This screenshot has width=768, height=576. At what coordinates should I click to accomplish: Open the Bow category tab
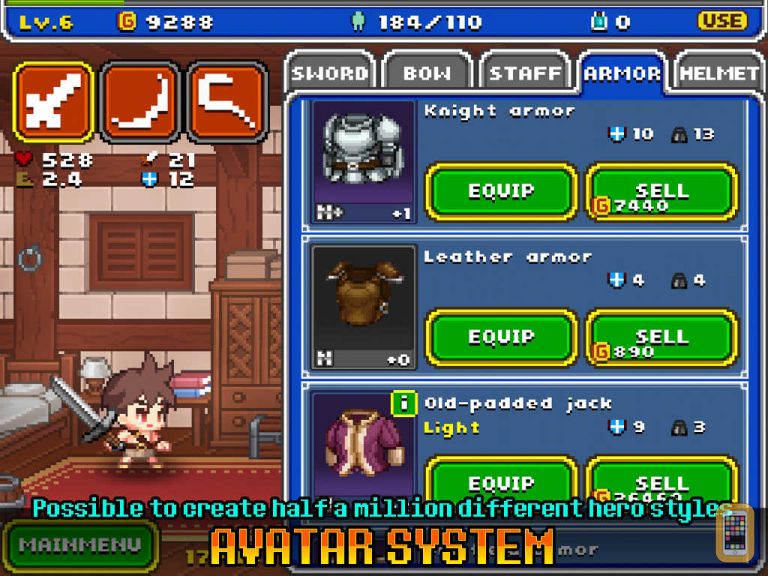426,72
